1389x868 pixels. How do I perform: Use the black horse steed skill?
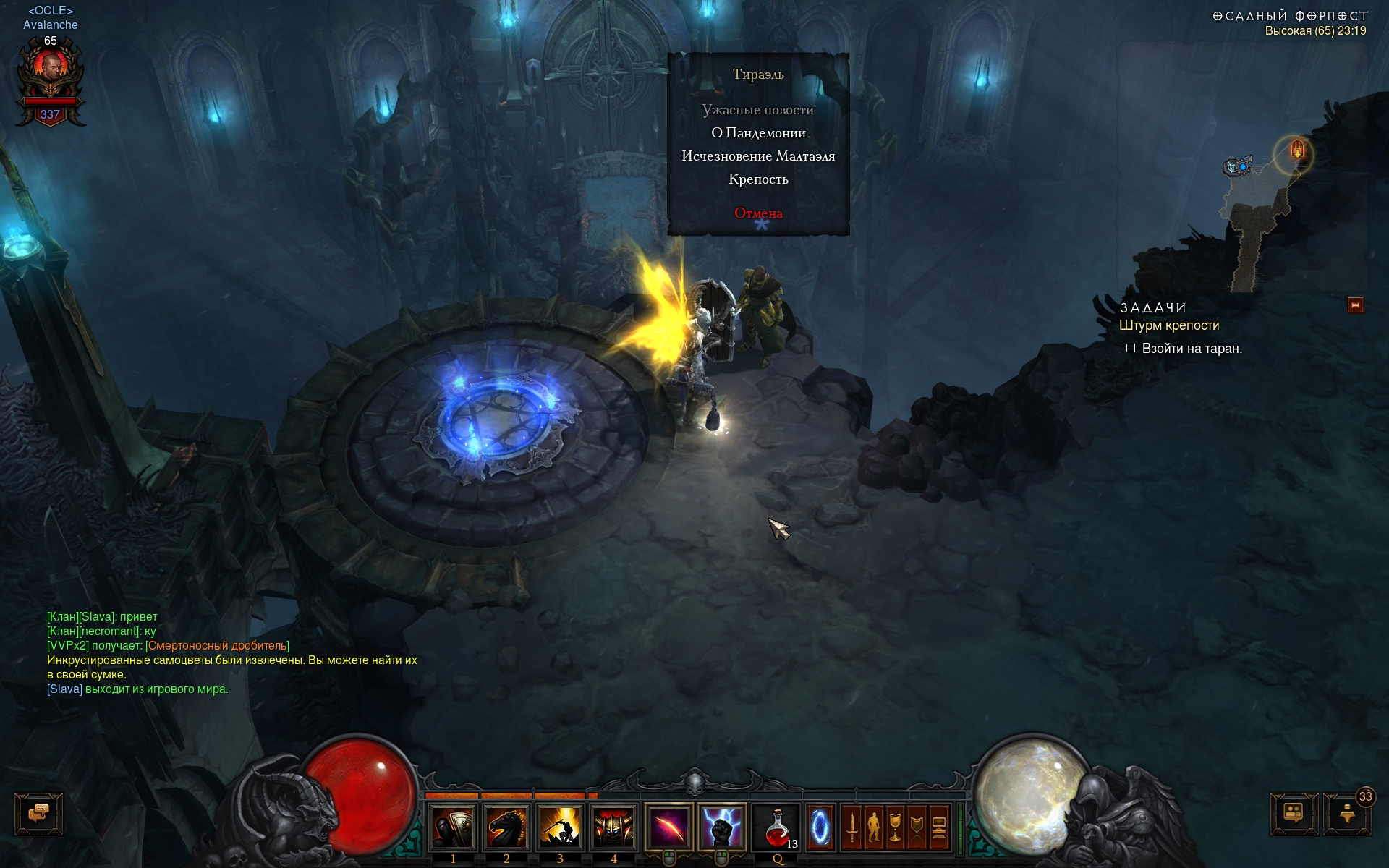click(506, 827)
